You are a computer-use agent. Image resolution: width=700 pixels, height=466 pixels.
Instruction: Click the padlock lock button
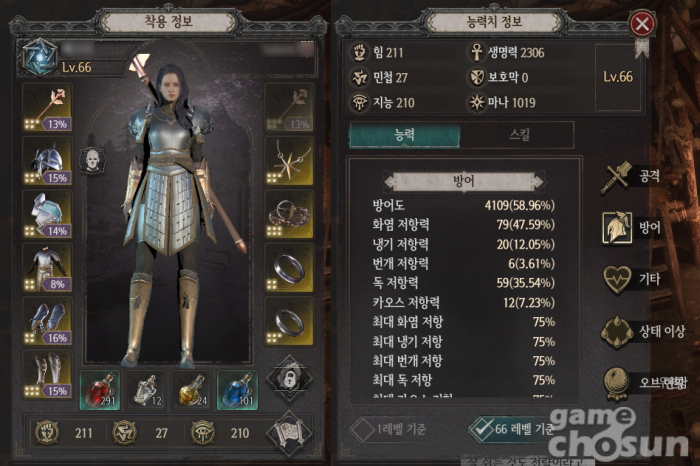288,378
